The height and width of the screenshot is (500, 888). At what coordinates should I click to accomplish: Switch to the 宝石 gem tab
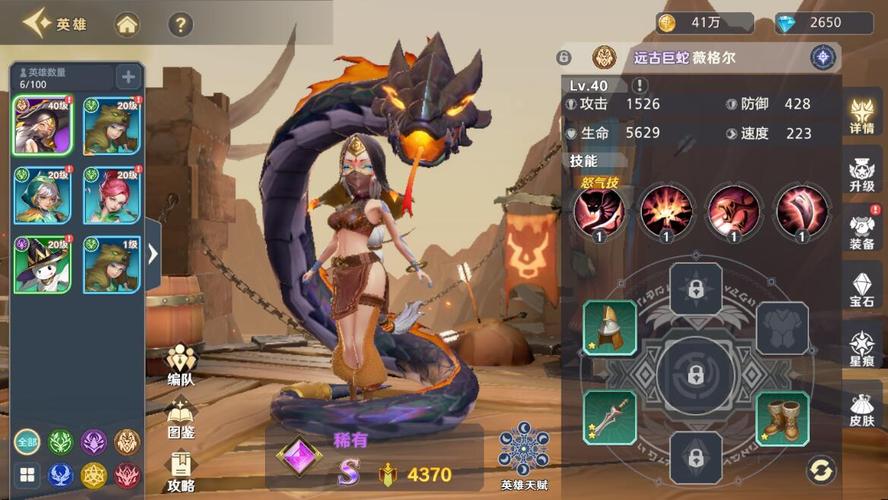(861, 290)
